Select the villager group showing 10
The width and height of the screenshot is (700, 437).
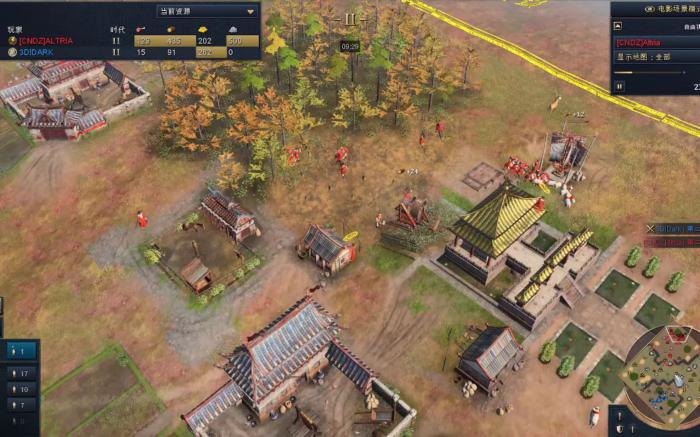click(x=22, y=389)
